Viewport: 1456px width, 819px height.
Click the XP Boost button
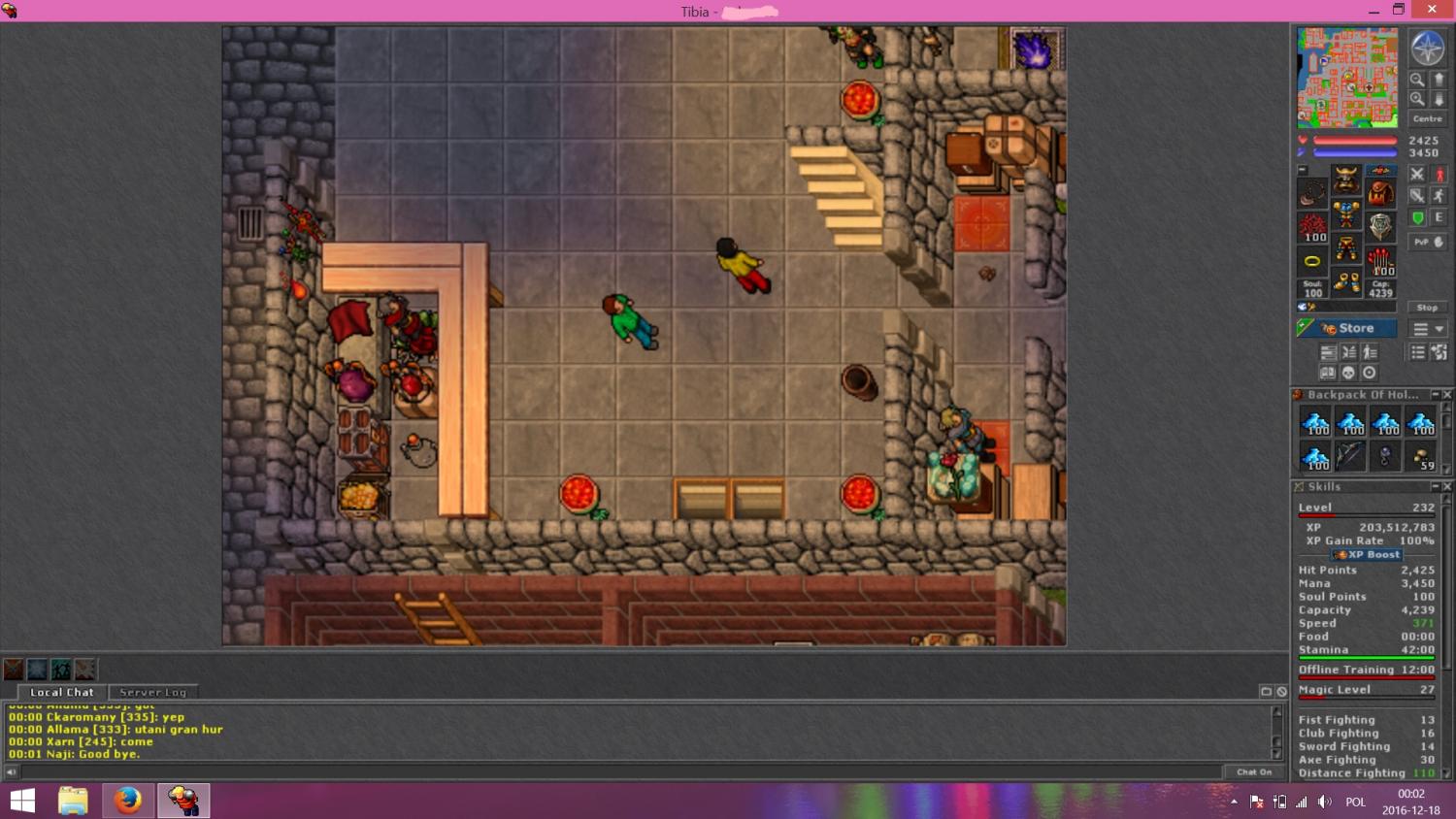tap(1367, 555)
